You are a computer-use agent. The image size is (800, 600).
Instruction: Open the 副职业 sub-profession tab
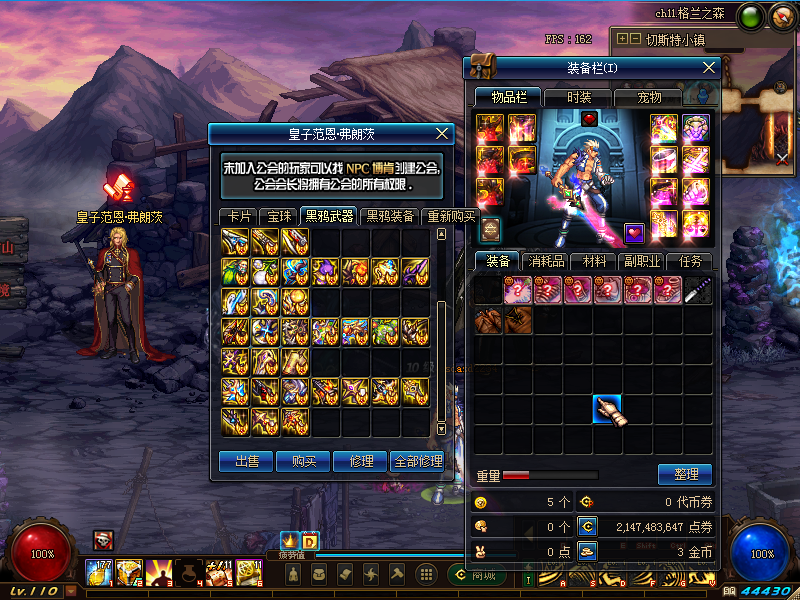click(641, 261)
